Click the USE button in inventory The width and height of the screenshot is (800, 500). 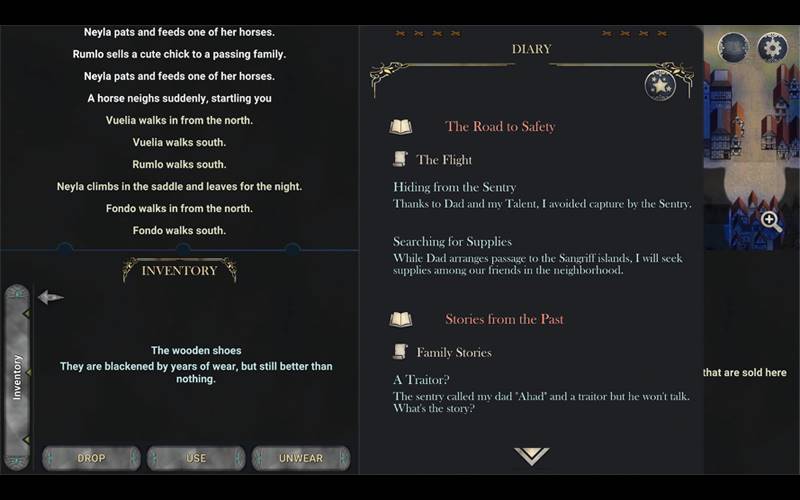pyautogui.click(x=196, y=458)
